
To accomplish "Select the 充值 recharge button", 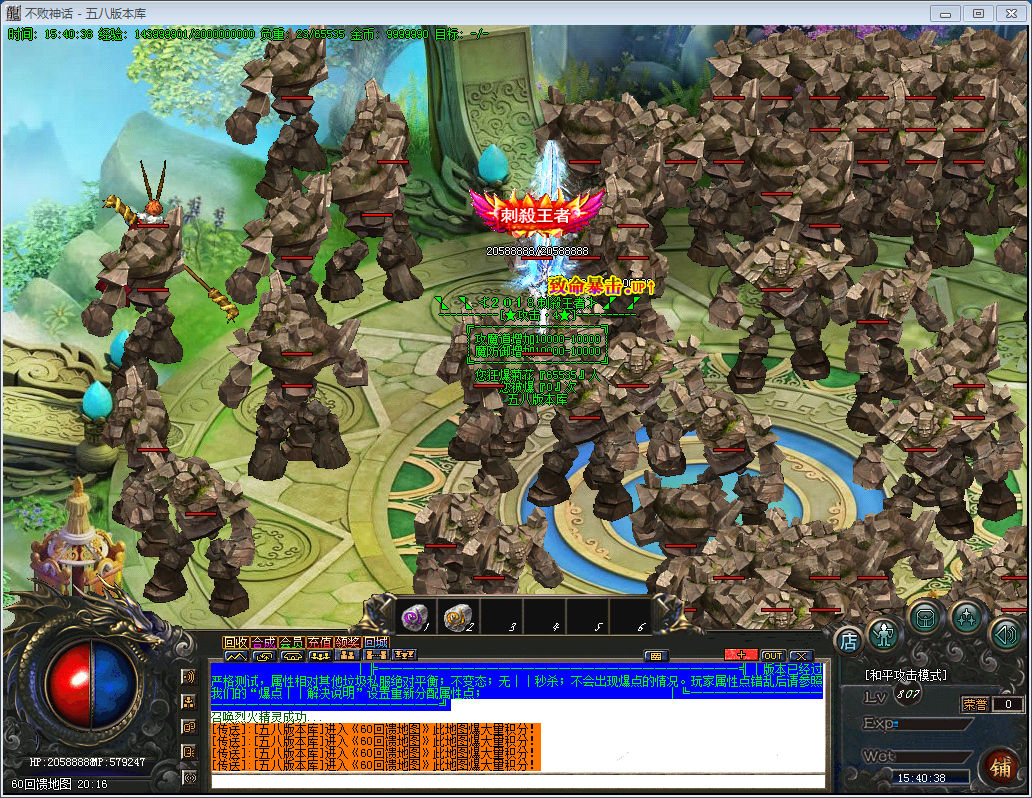I will pyautogui.click(x=320, y=642).
